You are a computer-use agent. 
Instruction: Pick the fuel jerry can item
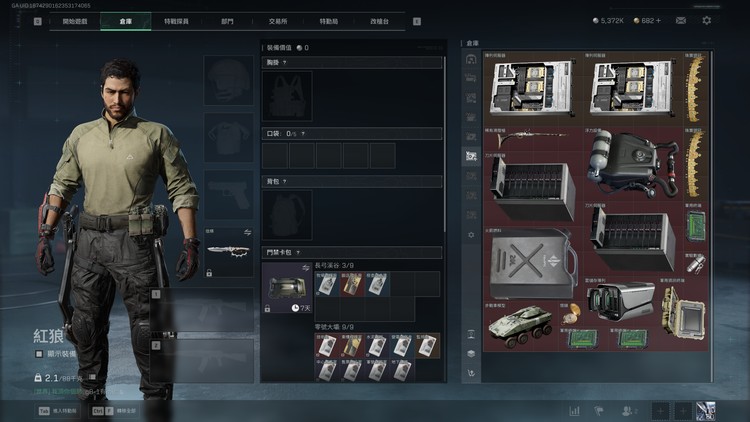tap(530, 264)
